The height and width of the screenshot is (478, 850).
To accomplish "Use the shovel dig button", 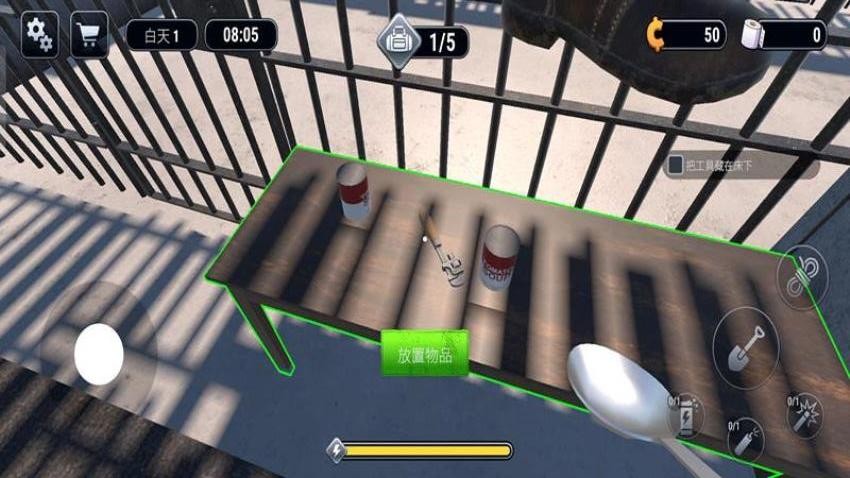I will (x=745, y=347).
